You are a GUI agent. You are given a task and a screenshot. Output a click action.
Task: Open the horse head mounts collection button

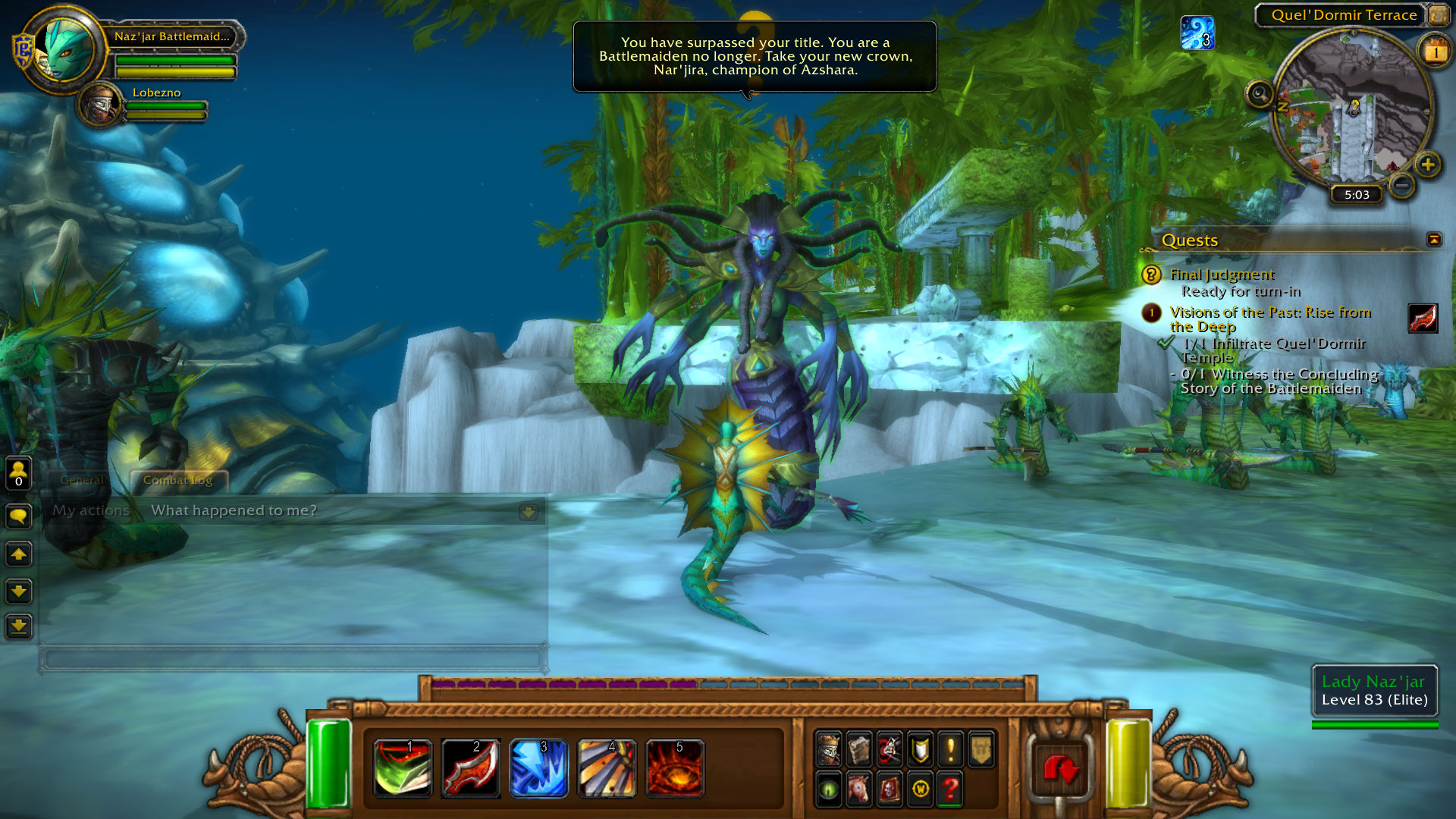(859, 789)
